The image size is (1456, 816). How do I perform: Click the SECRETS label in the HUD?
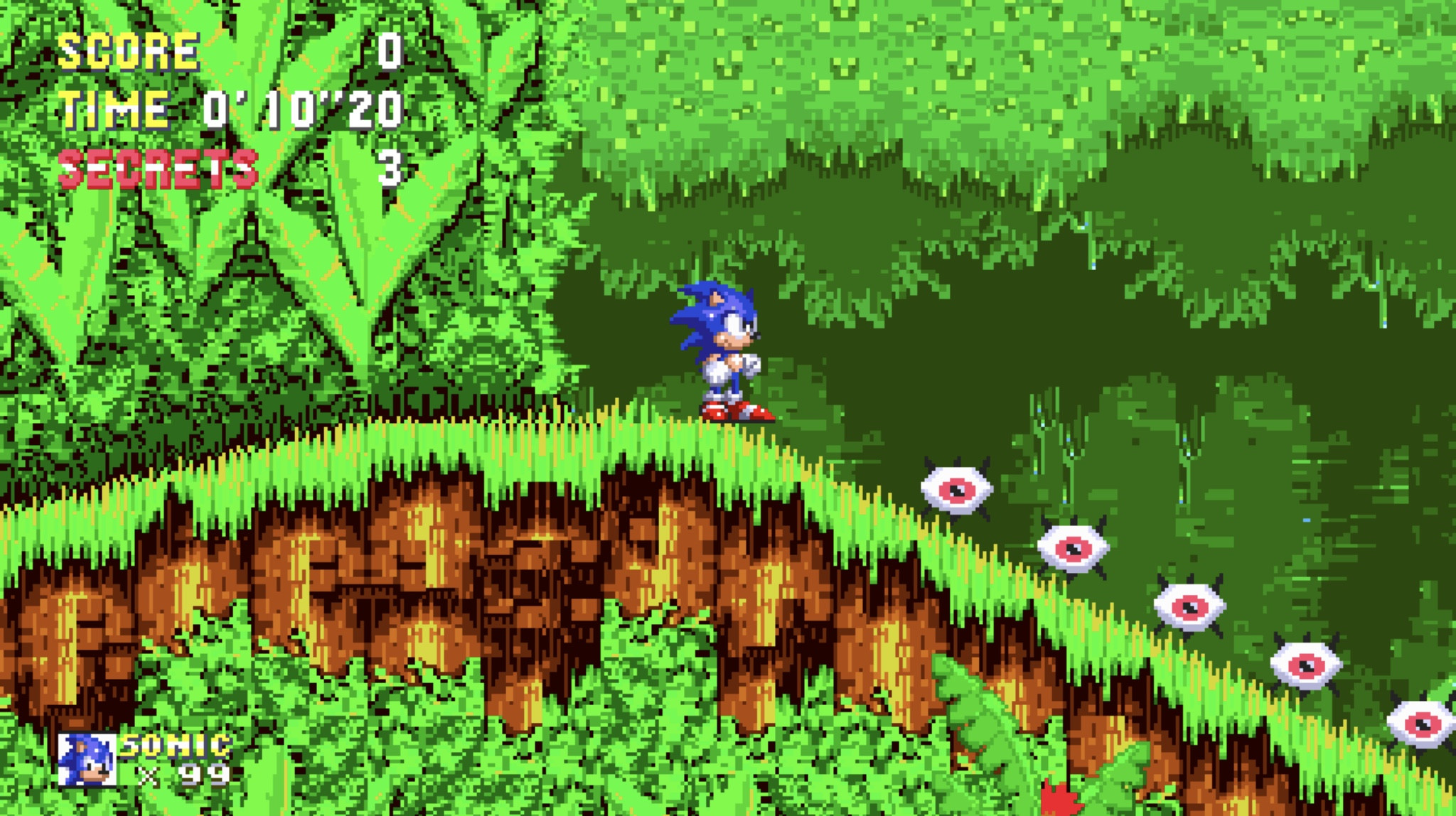156,165
